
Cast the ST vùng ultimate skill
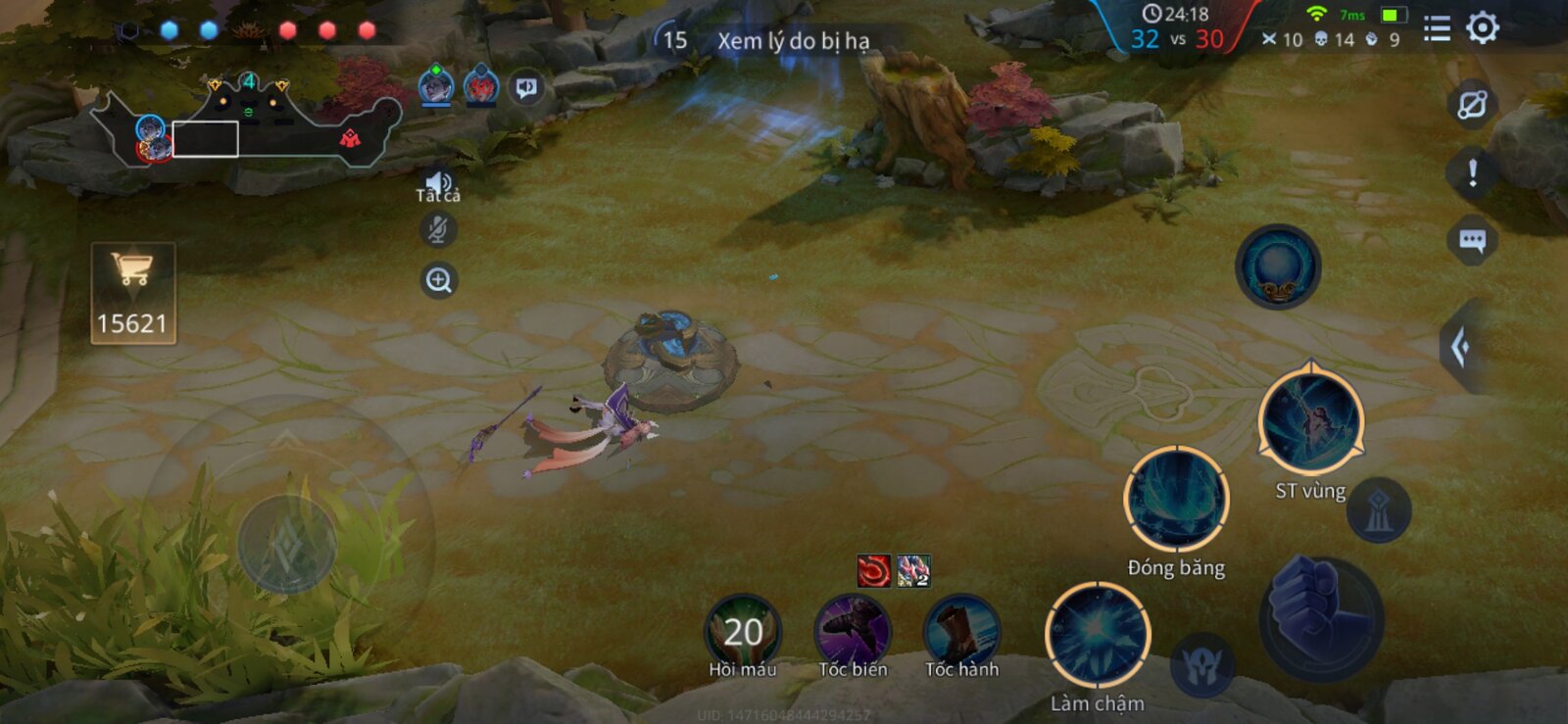(x=1310, y=420)
